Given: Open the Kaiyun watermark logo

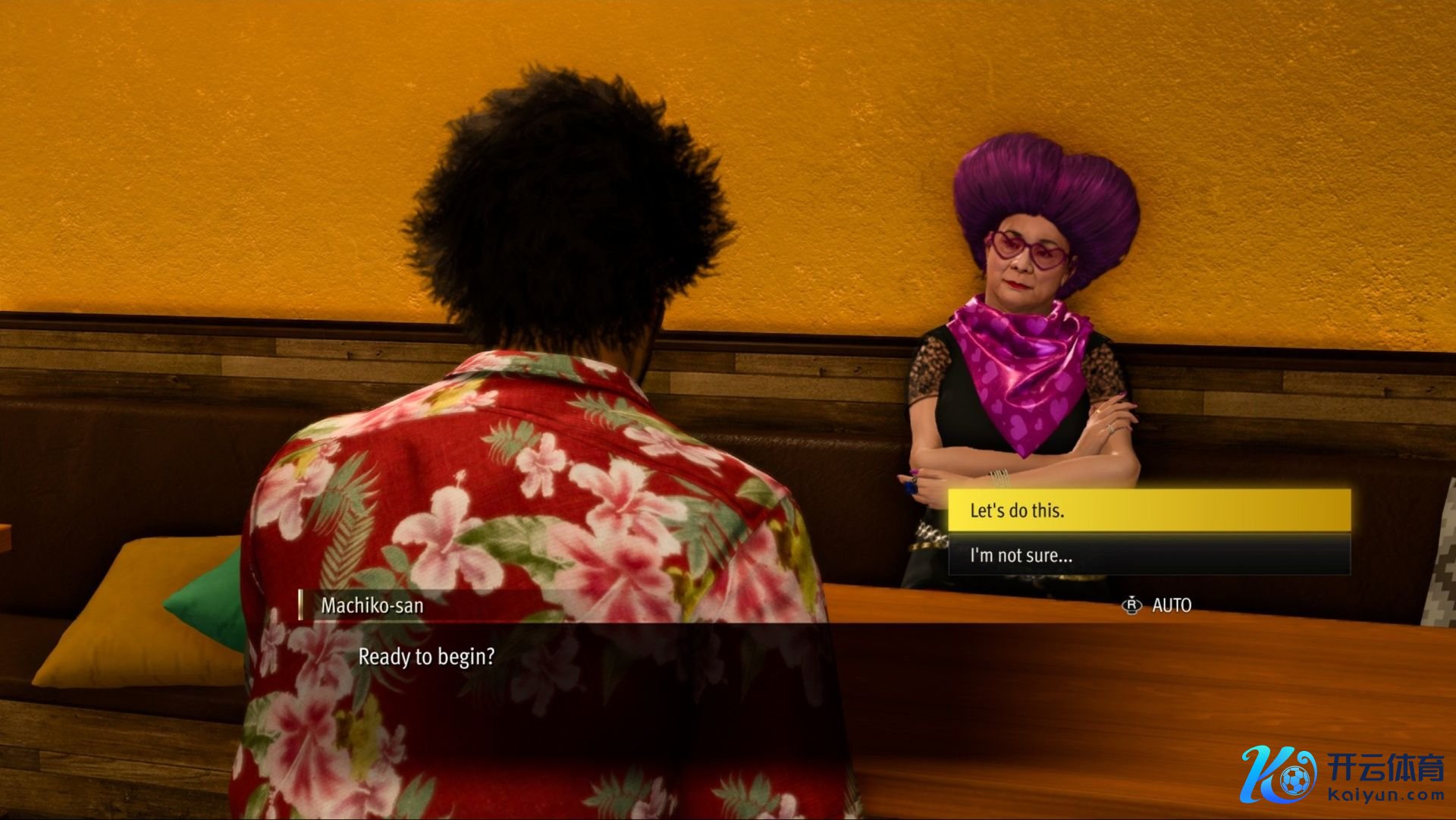Looking at the screenshot, I should pyautogui.click(x=1341, y=774).
